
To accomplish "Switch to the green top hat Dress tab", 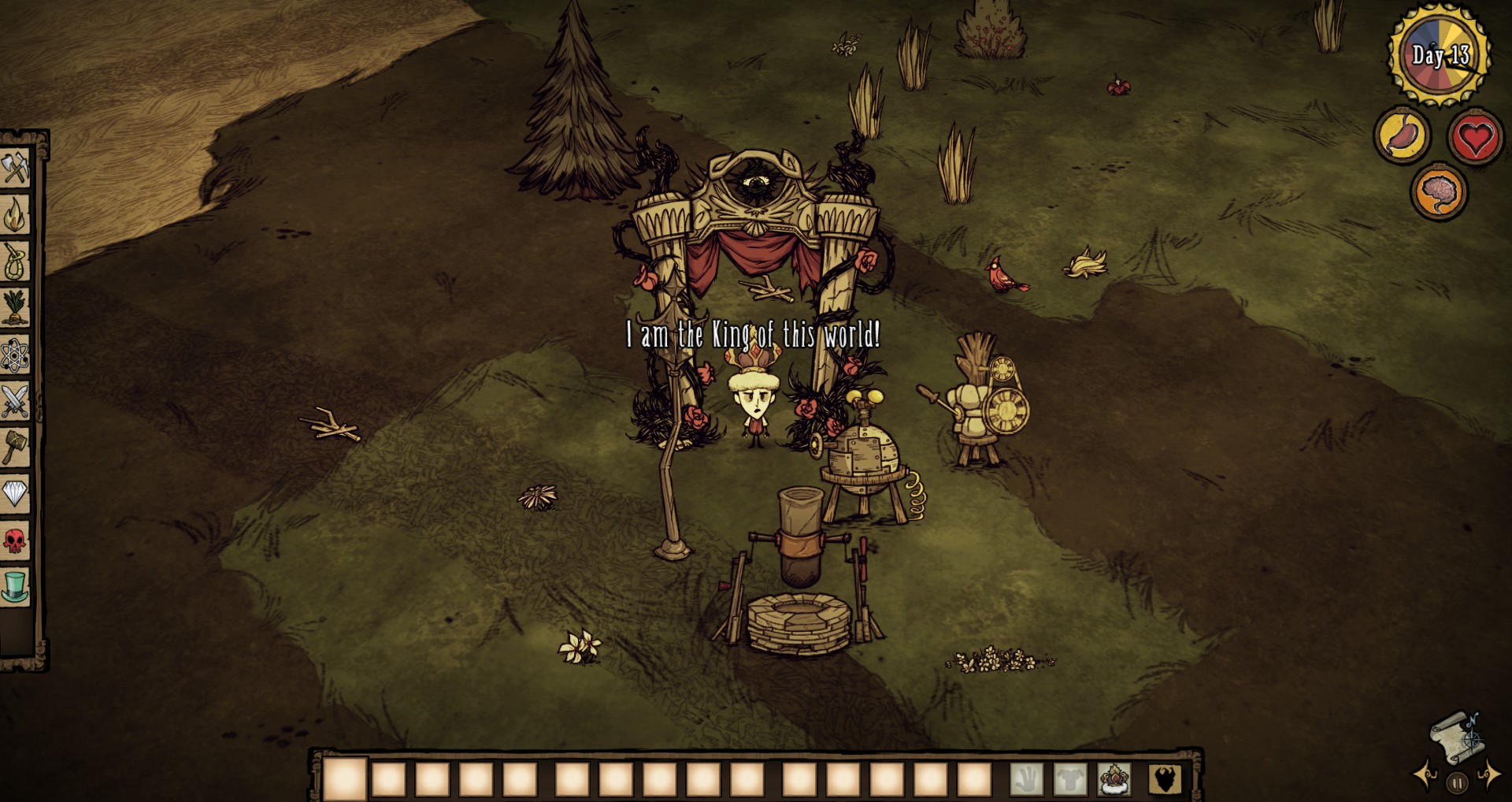I will coord(15,587).
